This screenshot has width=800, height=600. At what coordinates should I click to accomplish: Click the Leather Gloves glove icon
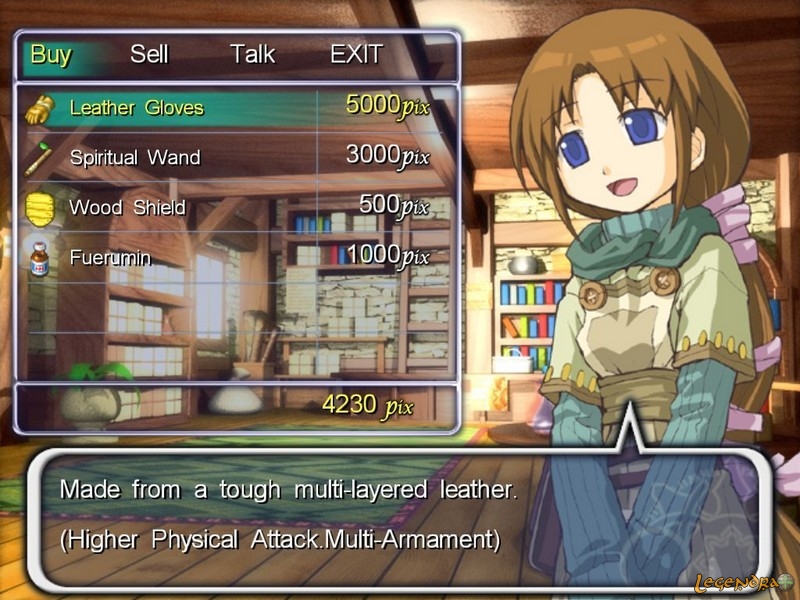(39, 108)
